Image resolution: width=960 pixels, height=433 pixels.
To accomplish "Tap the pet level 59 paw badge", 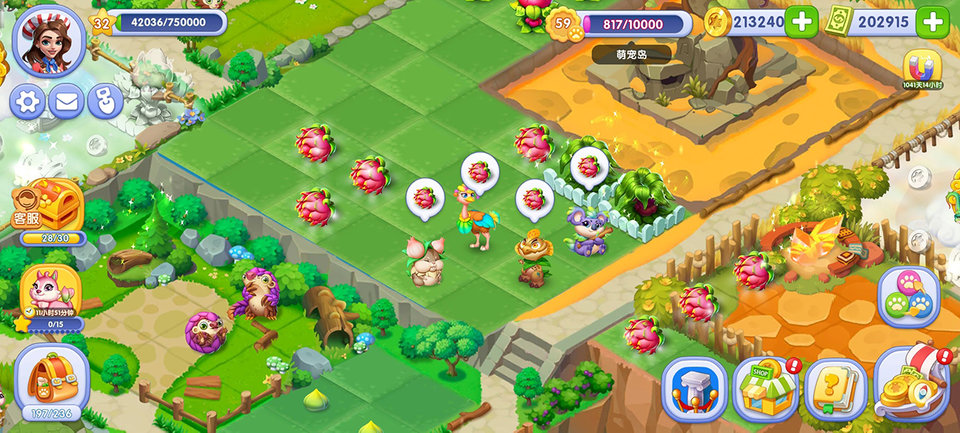I will pos(566,23).
